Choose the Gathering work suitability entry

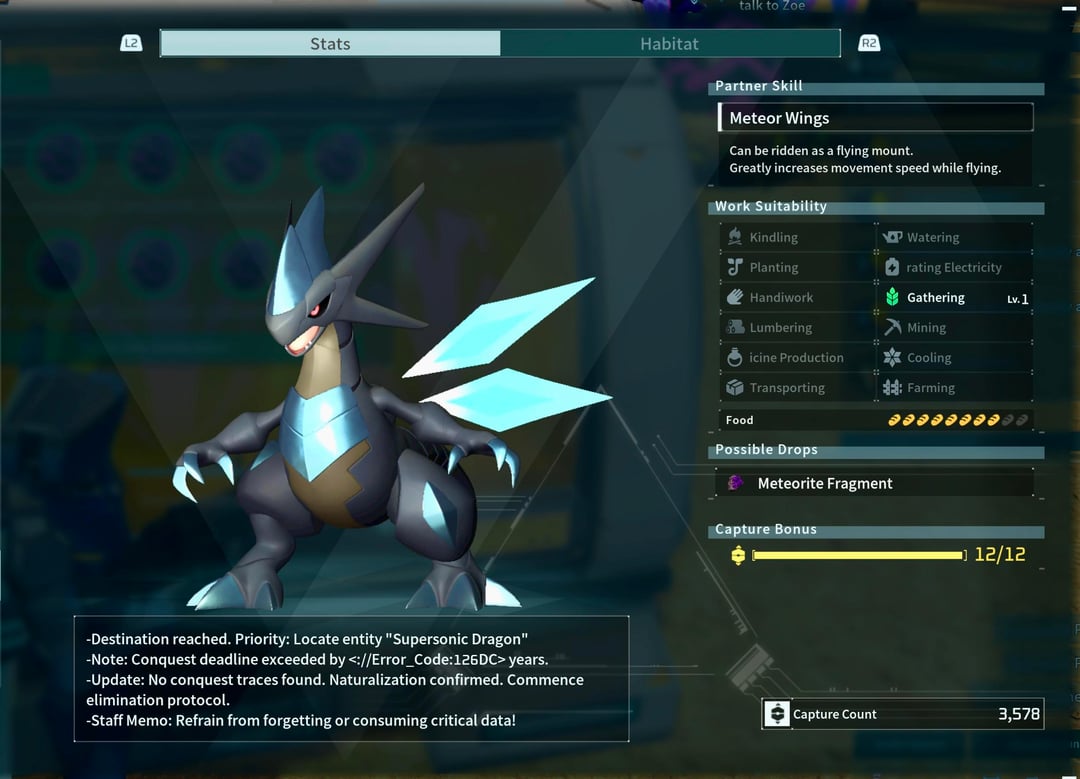955,298
